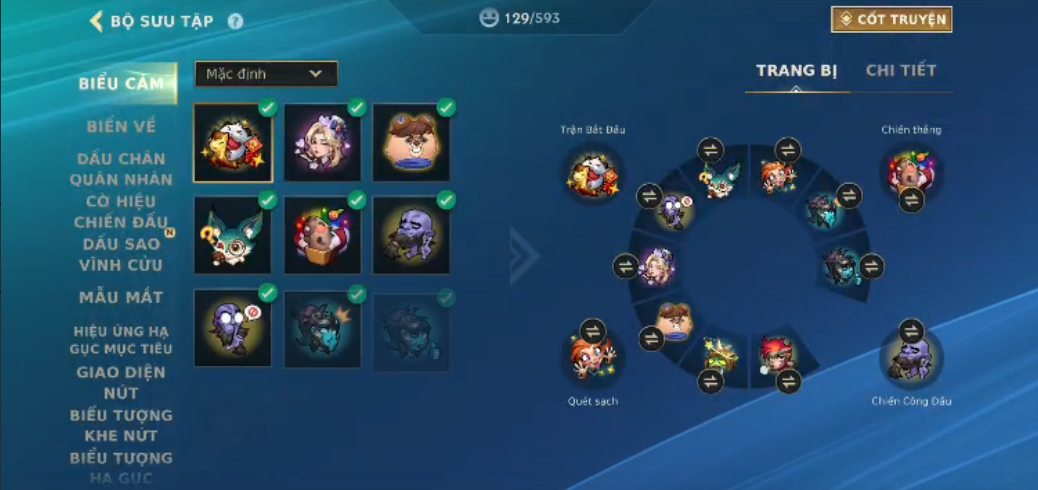Open the Cờ Hiệu Chiến Đấu category
The height and width of the screenshot is (490, 1038).
click(x=121, y=212)
